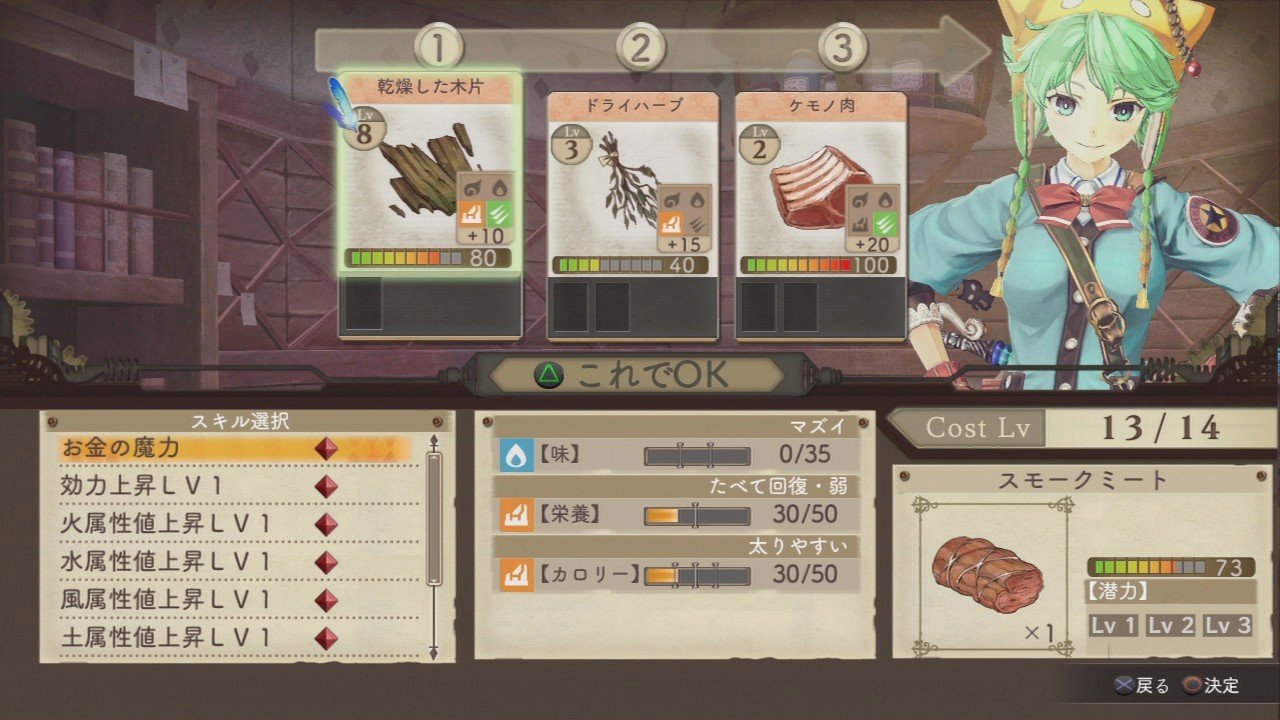
Task: Click the スモークミート smoked meat thumbnail
Action: tap(990, 575)
